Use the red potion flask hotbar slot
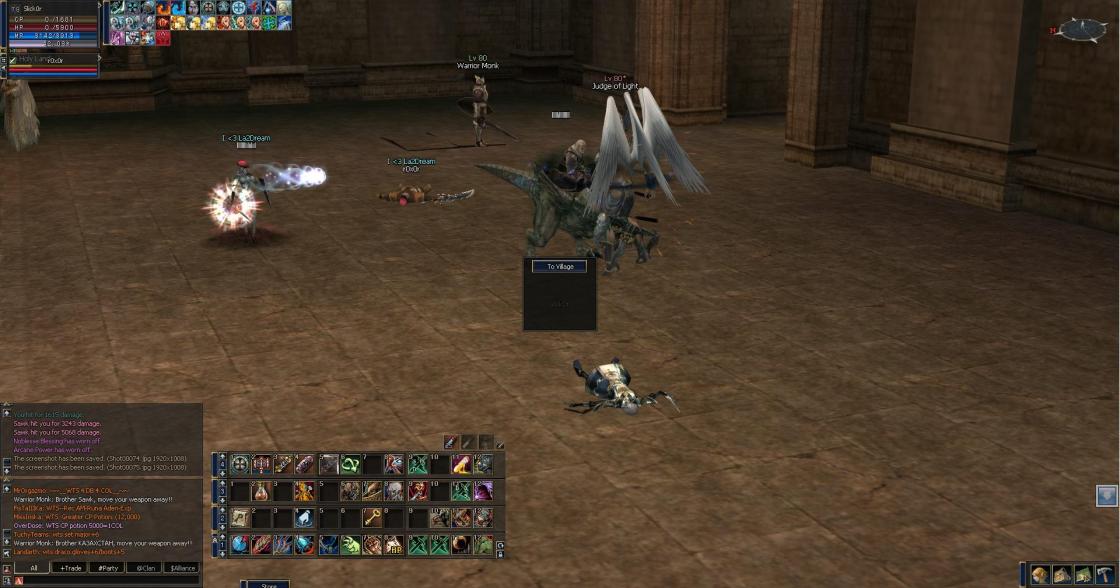Viewport: 1120px width, 588px height. click(262, 491)
